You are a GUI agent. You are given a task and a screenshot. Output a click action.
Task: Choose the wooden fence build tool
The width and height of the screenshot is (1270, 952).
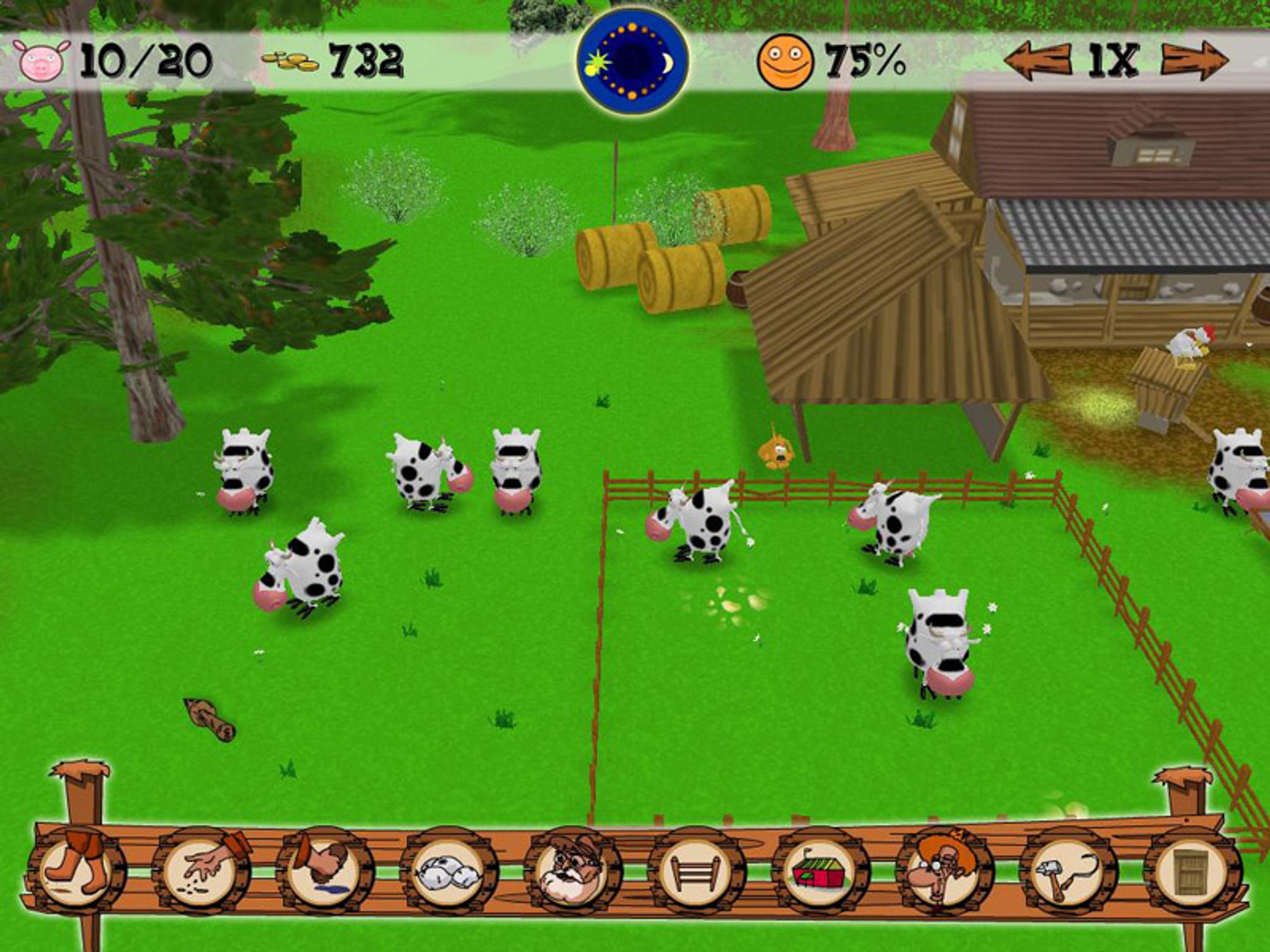click(695, 872)
